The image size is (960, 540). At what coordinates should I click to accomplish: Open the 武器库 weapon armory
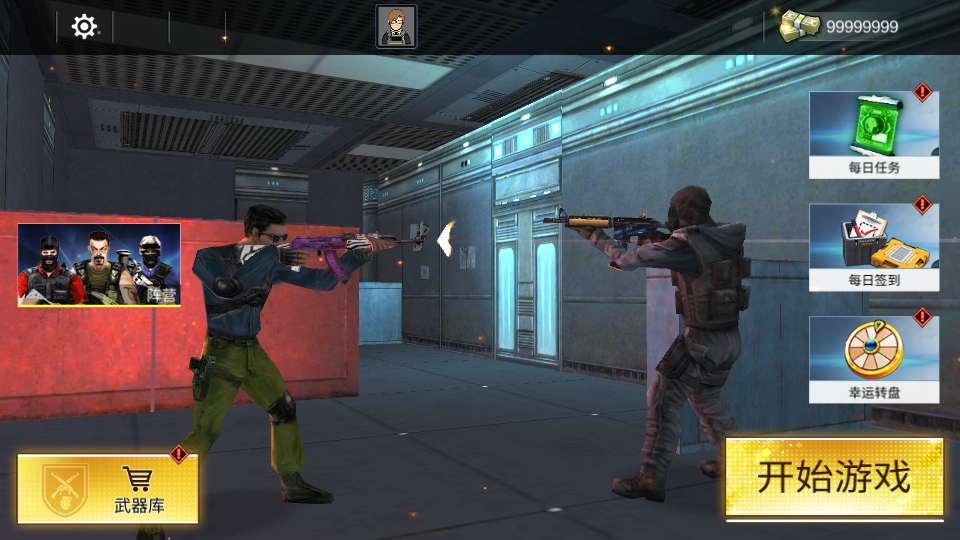[108, 489]
